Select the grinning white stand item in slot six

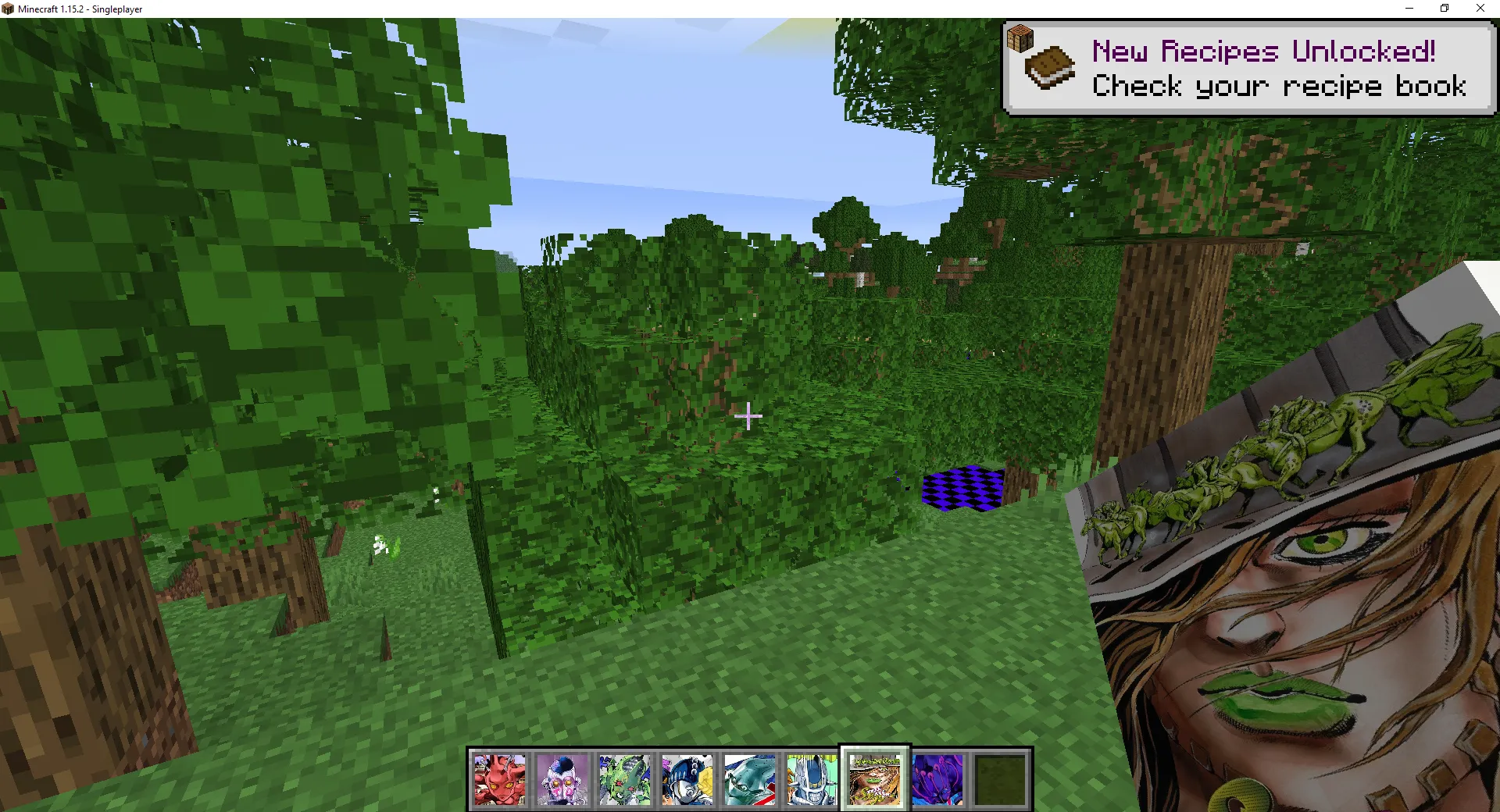(811, 778)
